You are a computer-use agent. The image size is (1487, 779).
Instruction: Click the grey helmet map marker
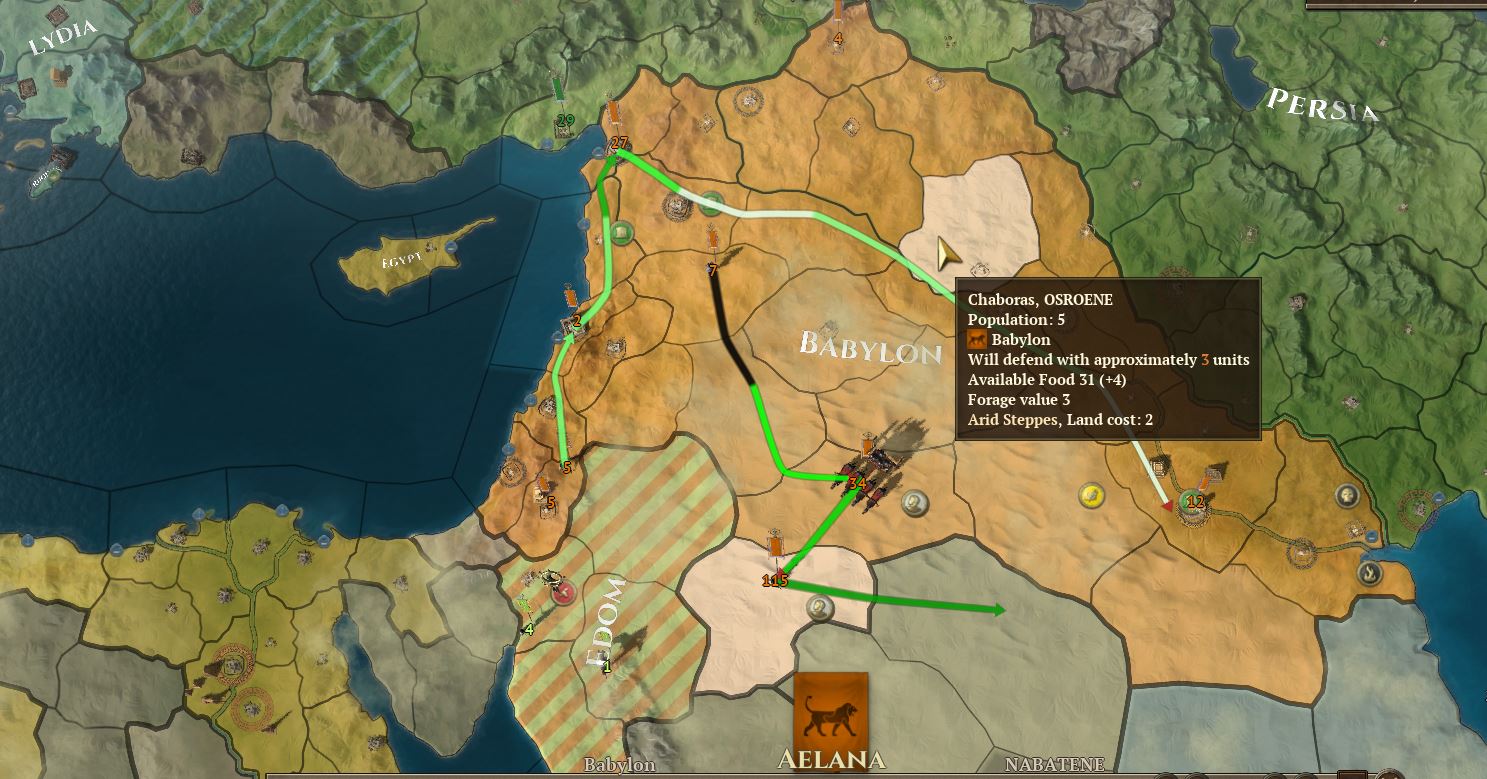(x=1346, y=495)
